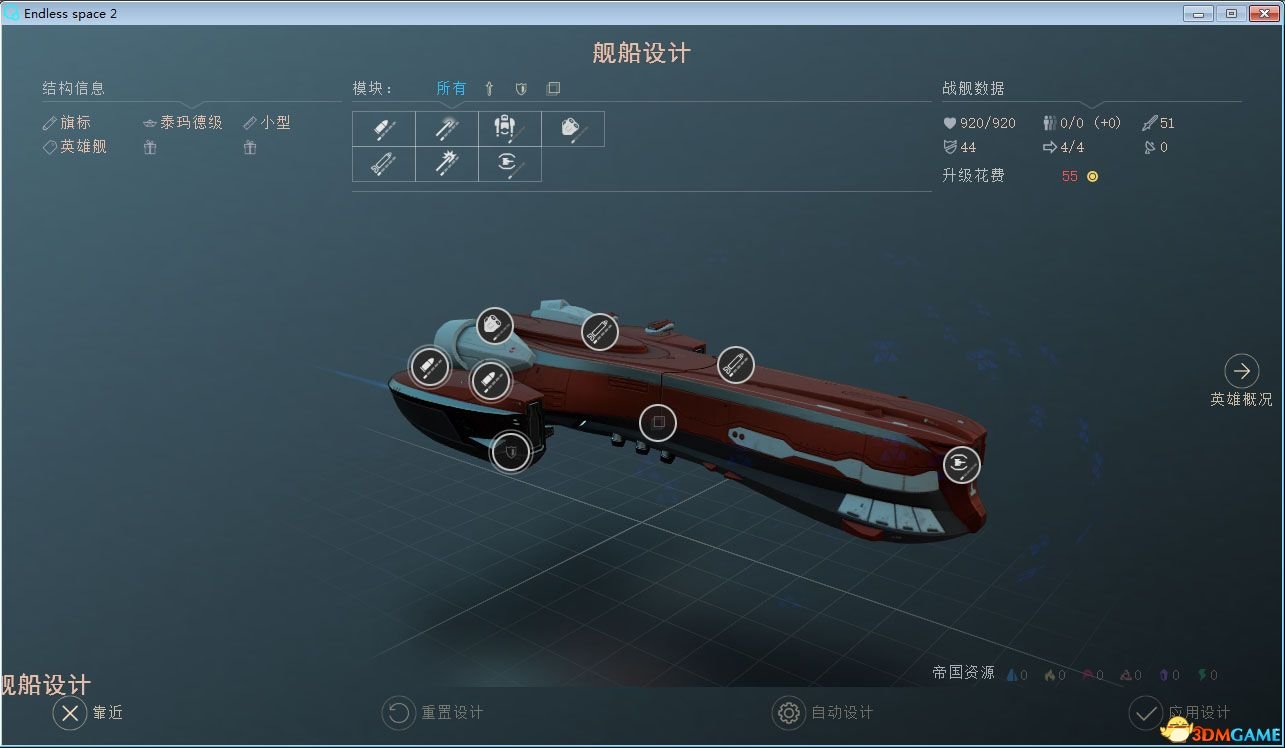Click the ammo slot icon on ship bow

(431, 366)
